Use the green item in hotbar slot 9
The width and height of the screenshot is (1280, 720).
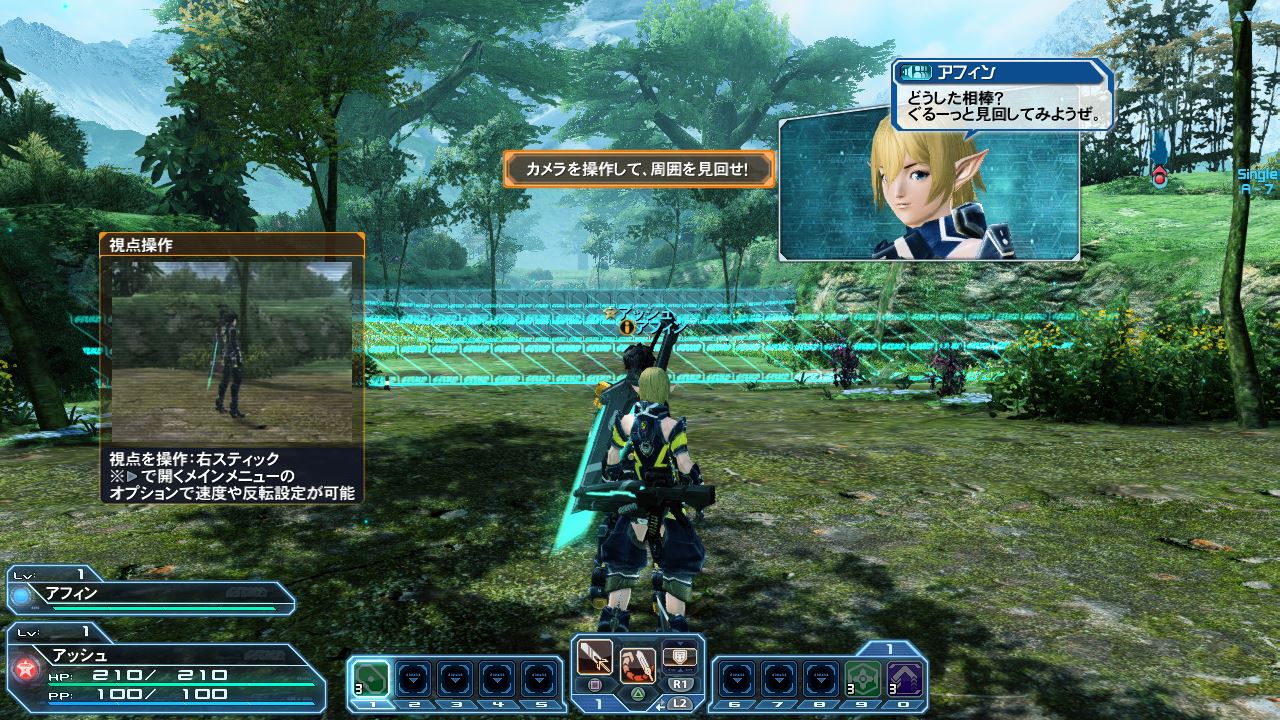(x=863, y=679)
